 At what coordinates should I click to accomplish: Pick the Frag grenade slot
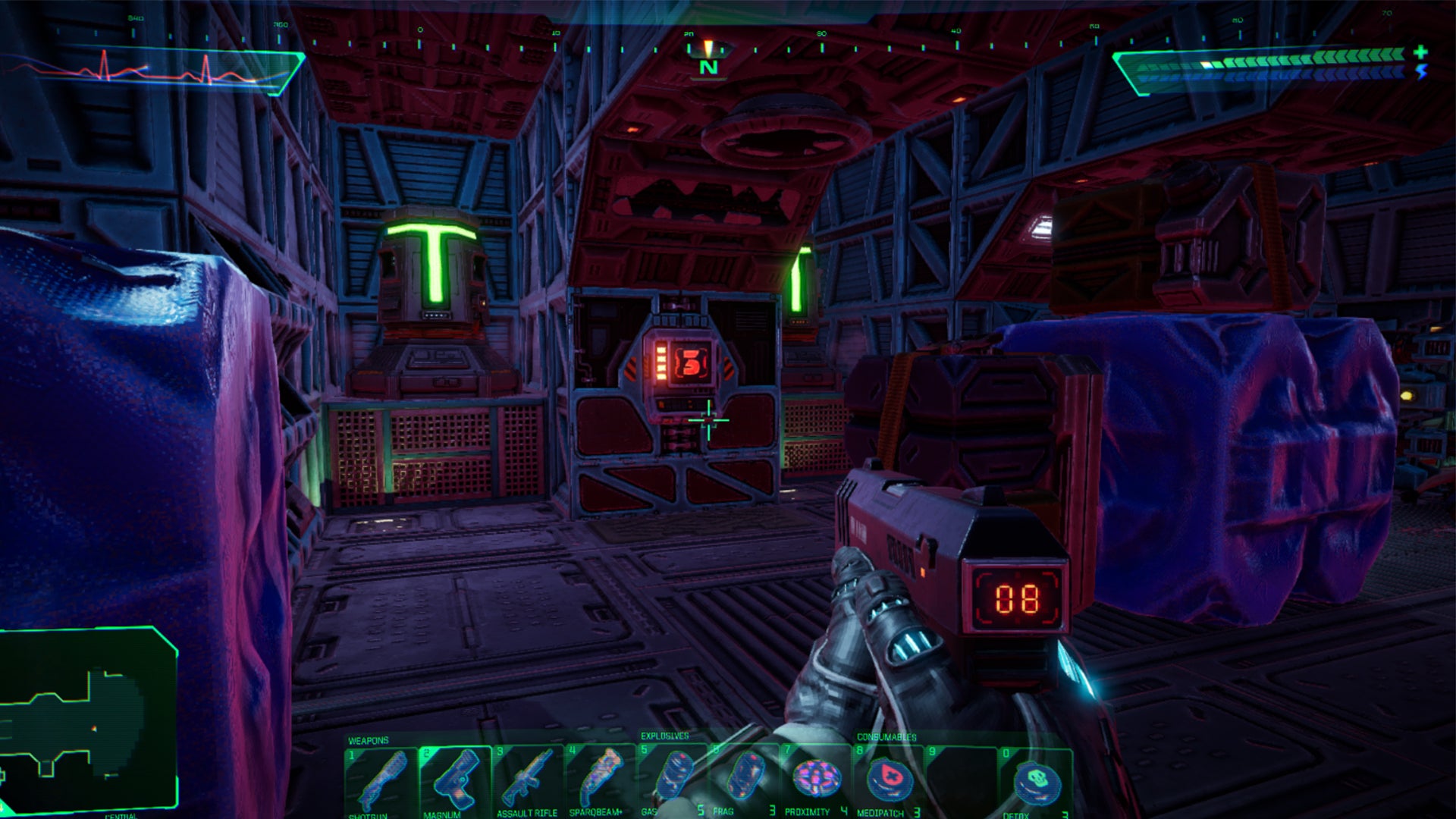pyautogui.click(x=745, y=780)
